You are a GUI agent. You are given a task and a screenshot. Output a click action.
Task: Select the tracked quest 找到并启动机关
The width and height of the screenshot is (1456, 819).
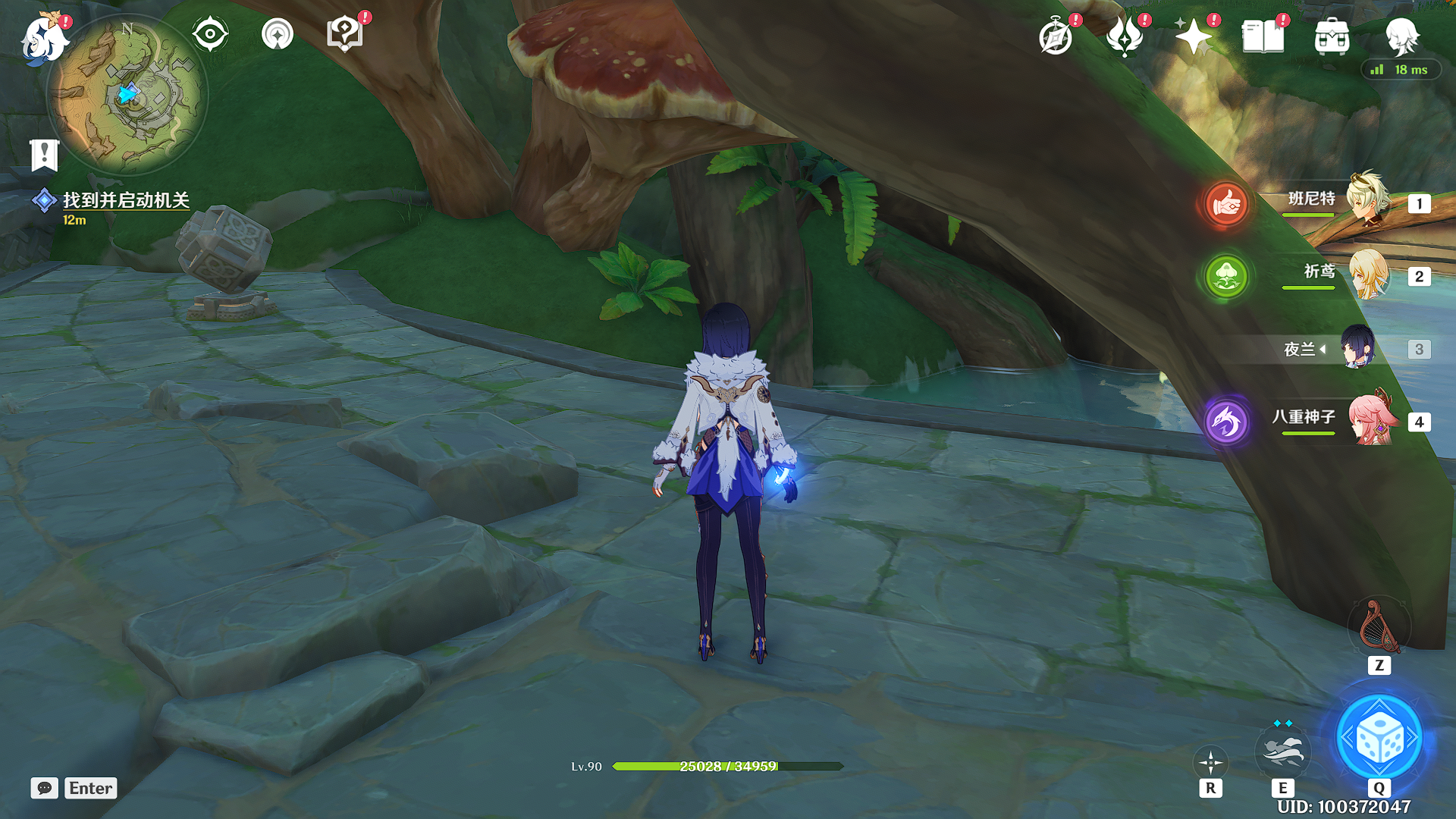click(125, 200)
